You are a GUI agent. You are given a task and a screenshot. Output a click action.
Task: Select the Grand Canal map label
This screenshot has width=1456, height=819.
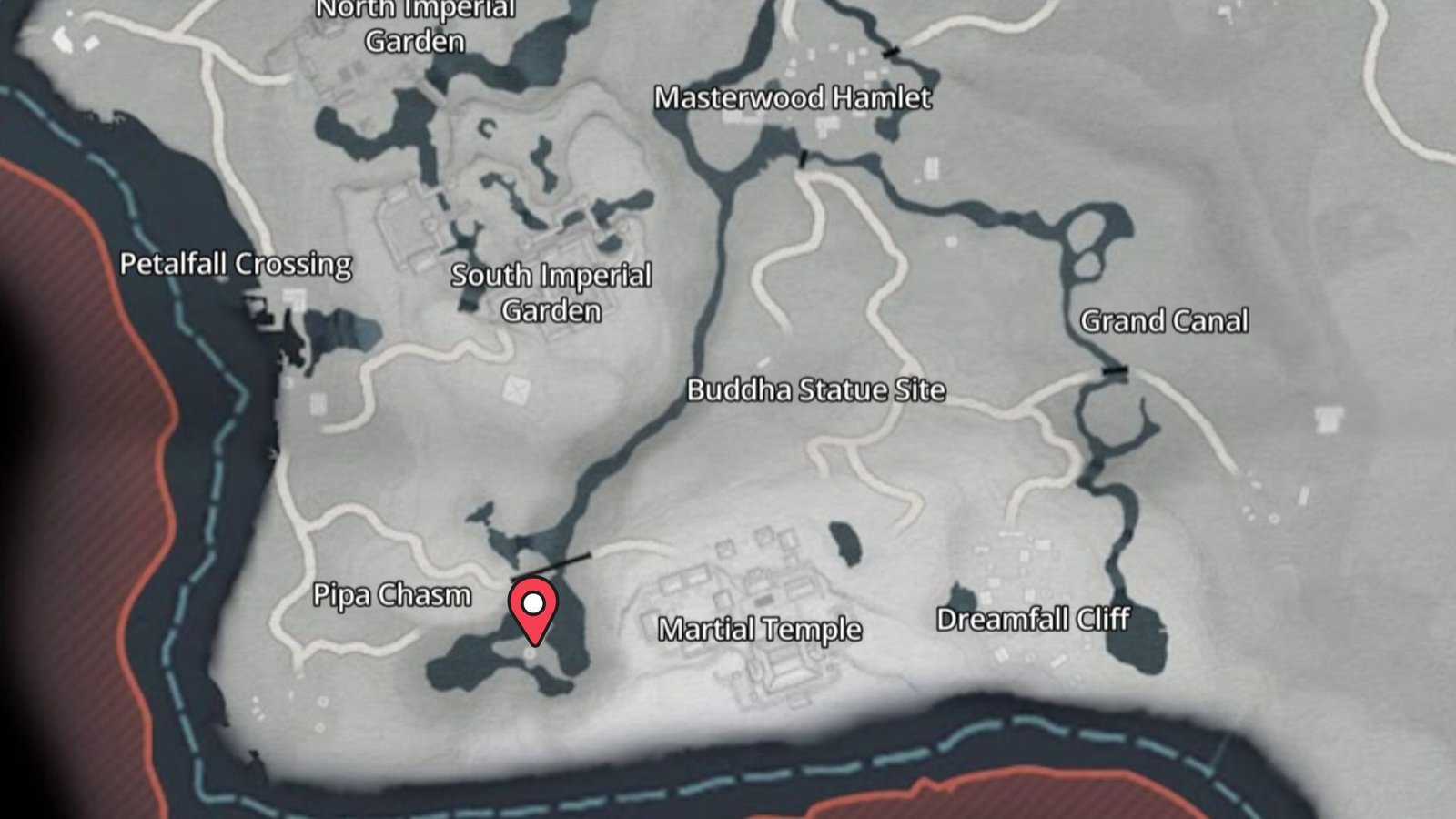point(1164,321)
